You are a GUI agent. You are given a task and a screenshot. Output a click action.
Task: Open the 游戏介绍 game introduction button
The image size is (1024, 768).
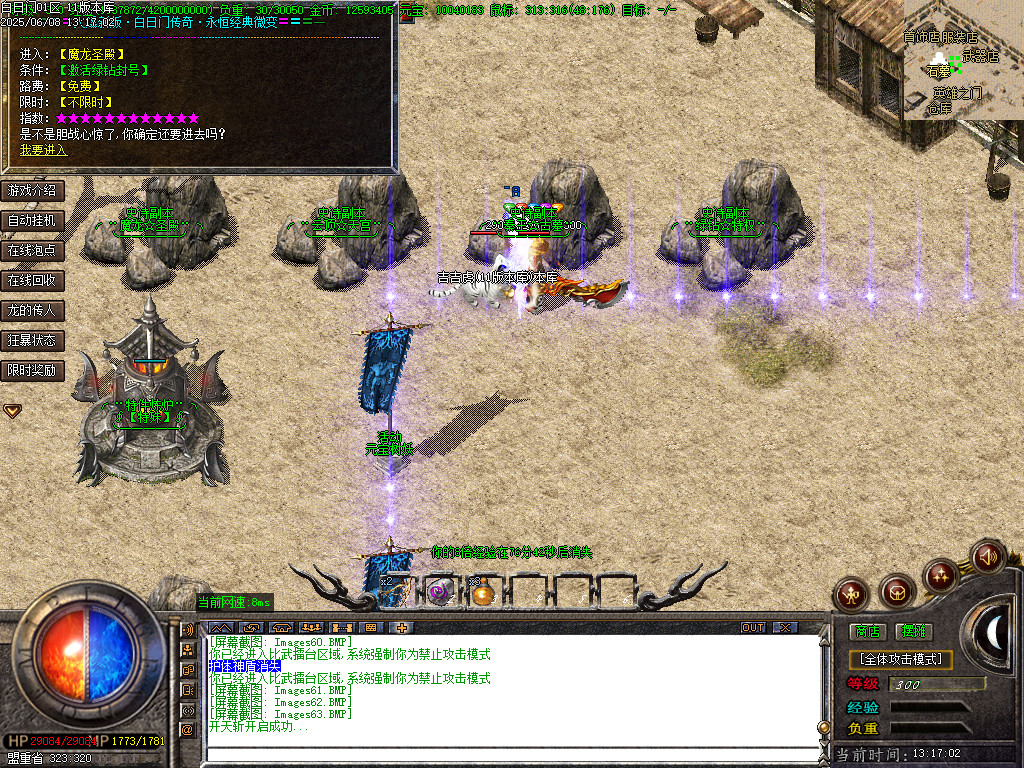click(32, 190)
